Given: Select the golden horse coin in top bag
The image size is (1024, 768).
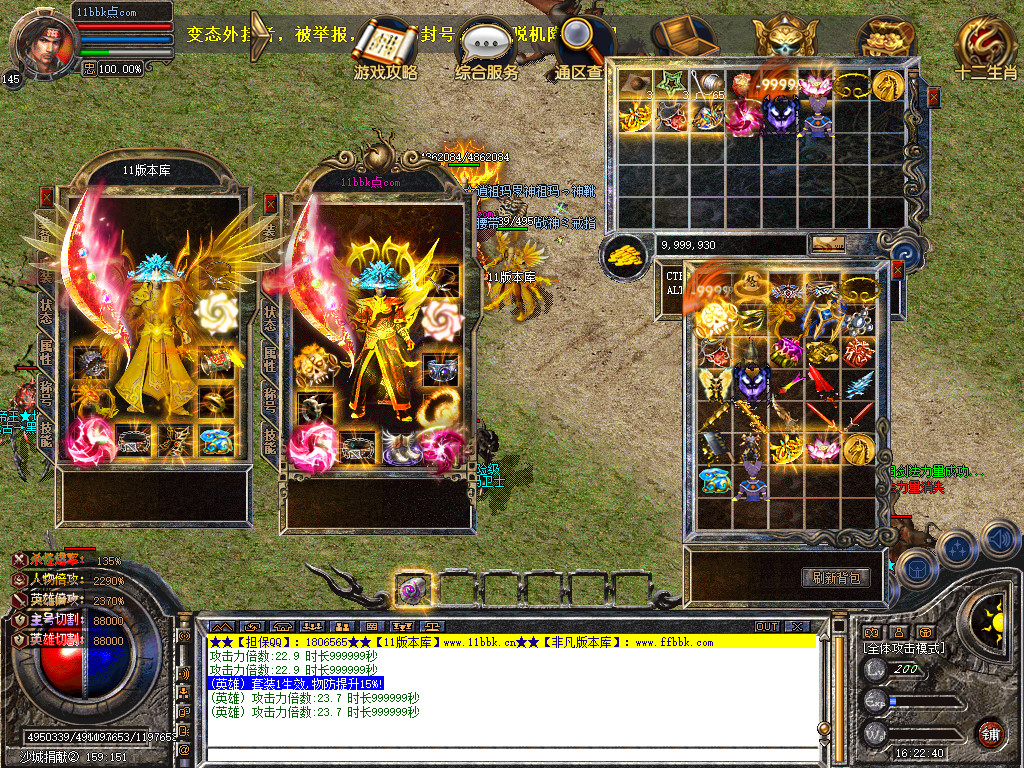Looking at the screenshot, I should tap(887, 86).
